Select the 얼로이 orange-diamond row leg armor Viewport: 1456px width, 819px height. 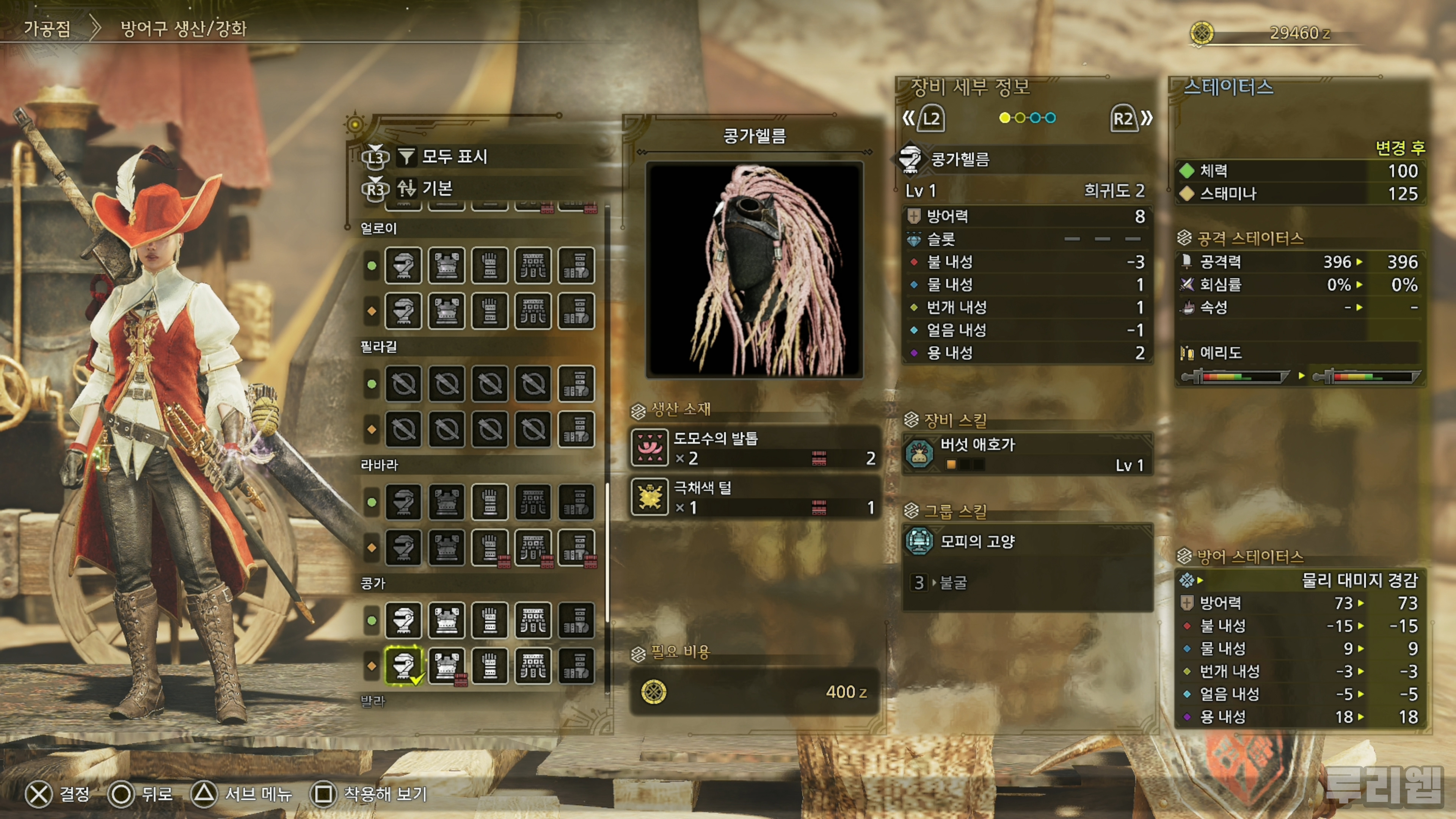point(576,311)
